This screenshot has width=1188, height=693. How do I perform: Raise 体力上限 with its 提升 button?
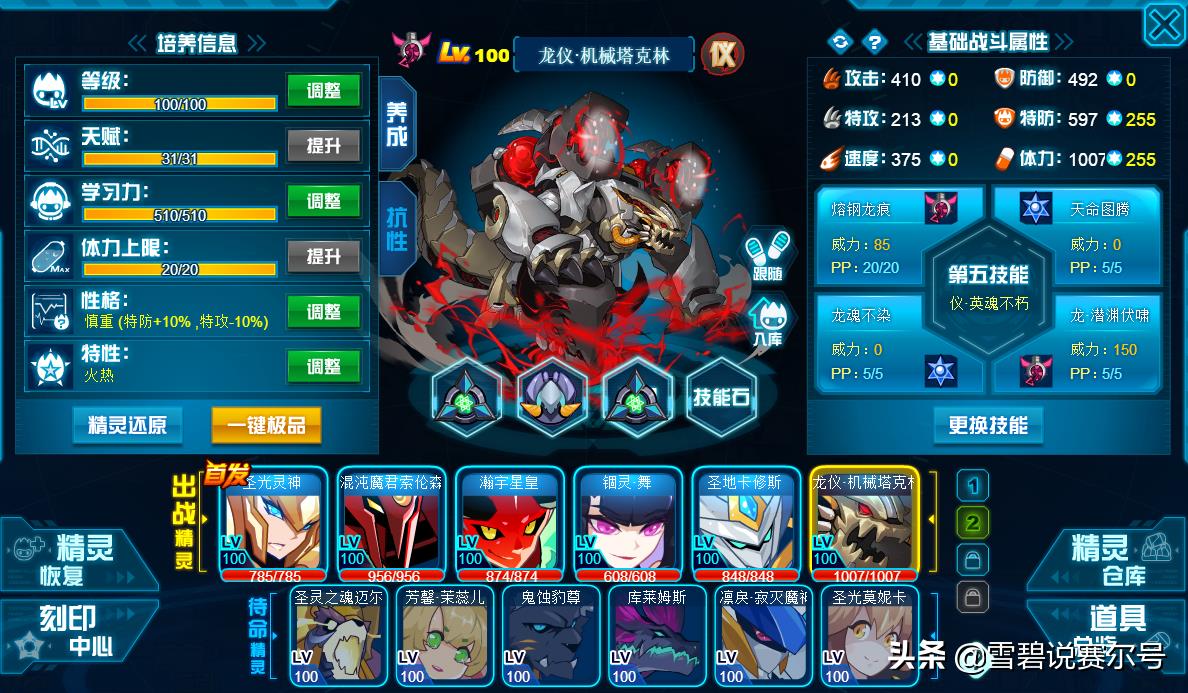[x=323, y=257]
